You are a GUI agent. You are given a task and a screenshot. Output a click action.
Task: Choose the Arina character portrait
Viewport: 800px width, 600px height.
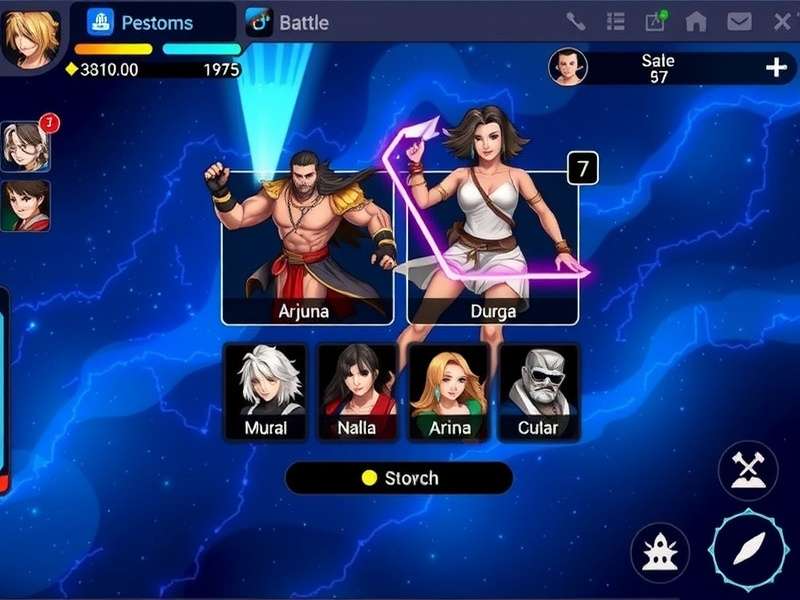(449, 392)
